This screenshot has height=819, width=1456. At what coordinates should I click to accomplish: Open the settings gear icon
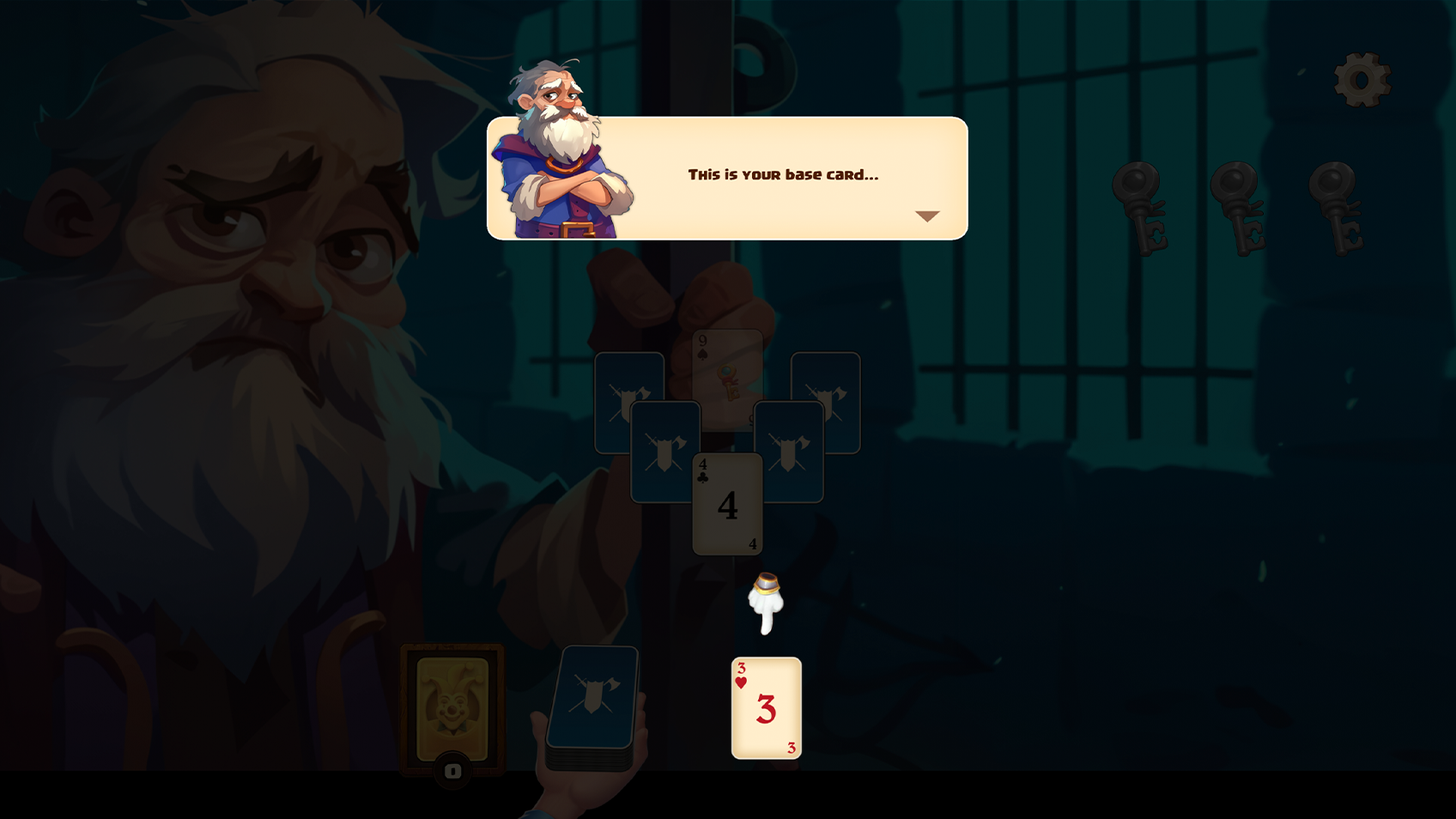click(x=1362, y=79)
